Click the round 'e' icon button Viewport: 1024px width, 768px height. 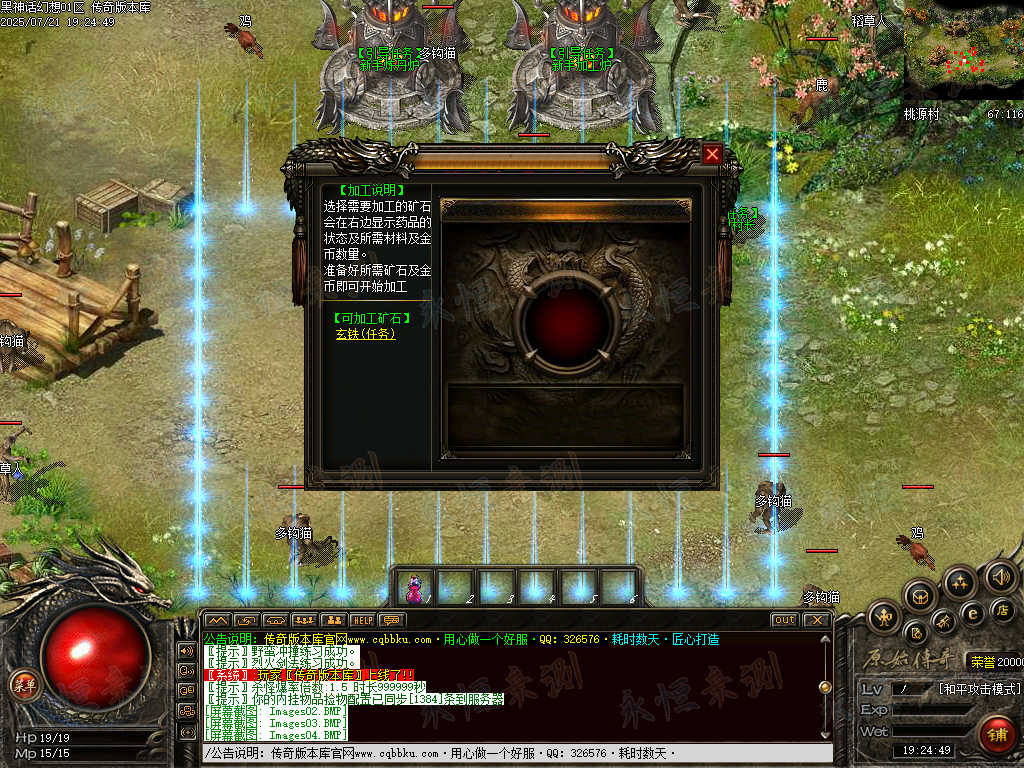(972, 613)
